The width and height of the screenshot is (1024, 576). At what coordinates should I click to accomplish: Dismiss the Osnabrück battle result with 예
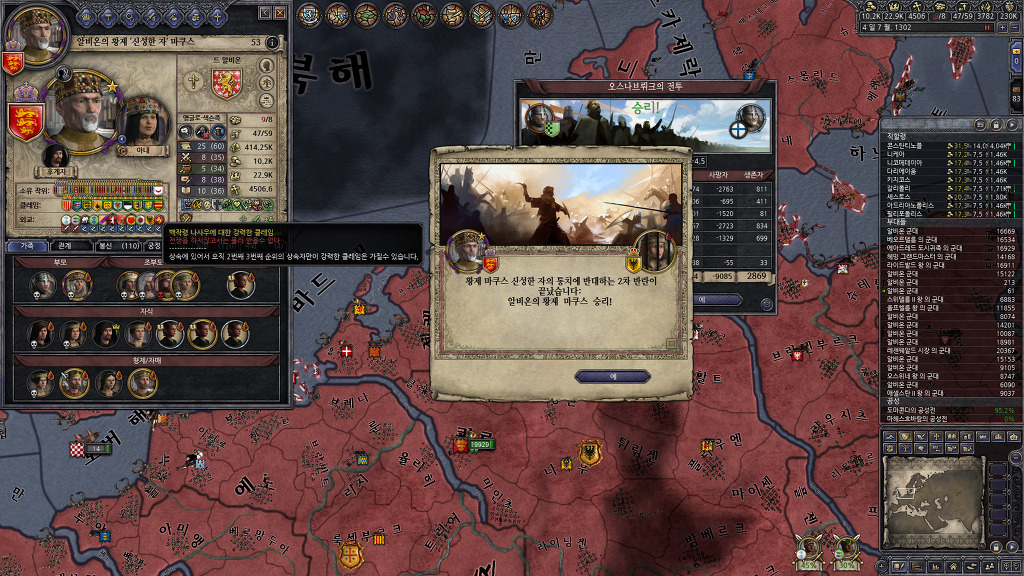coord(703,299)
